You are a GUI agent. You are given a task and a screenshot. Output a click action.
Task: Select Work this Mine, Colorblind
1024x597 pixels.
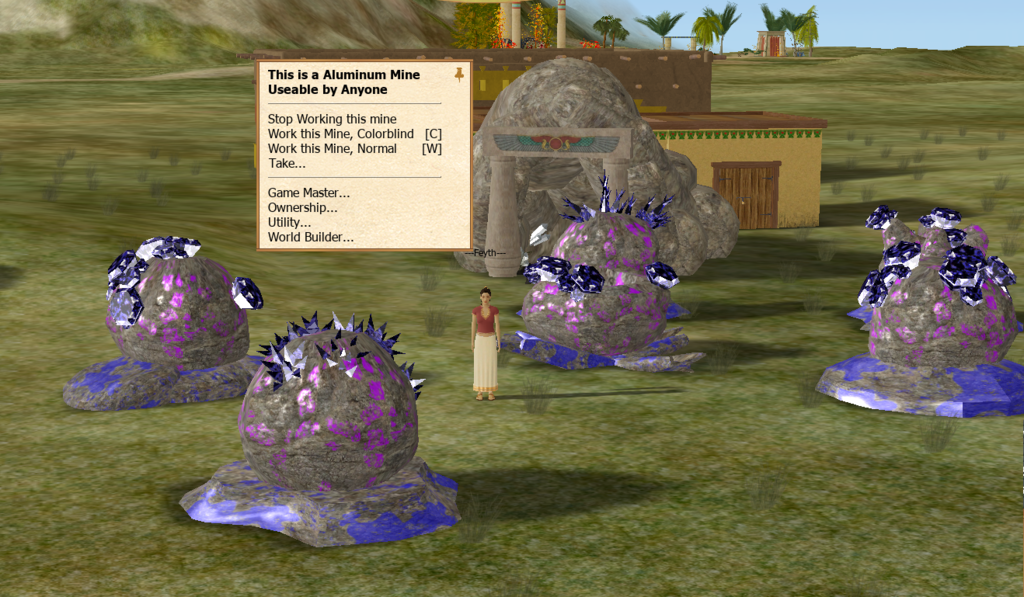pos(354,134)
